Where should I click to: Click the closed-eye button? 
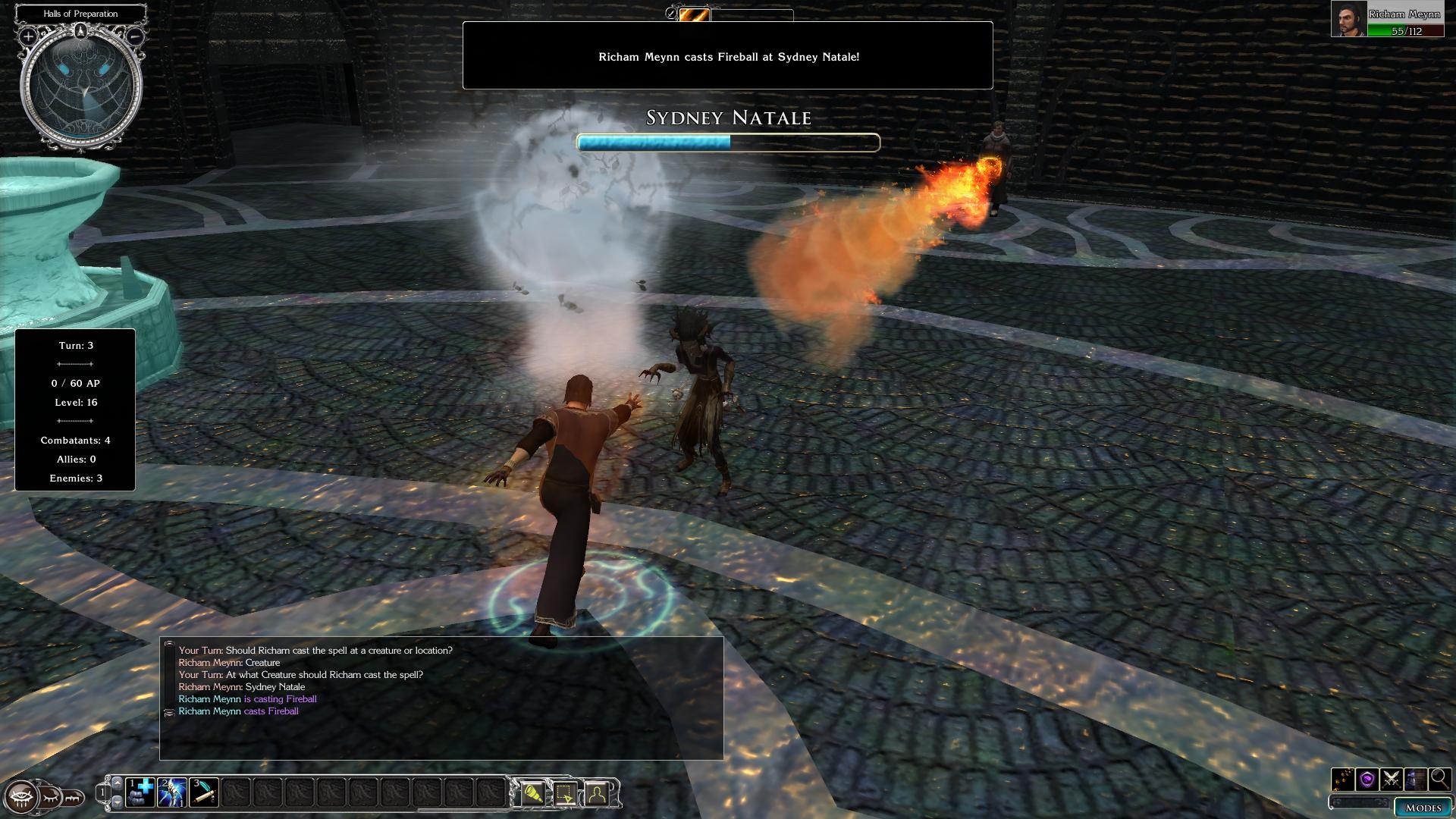click(x=50, y=798)
